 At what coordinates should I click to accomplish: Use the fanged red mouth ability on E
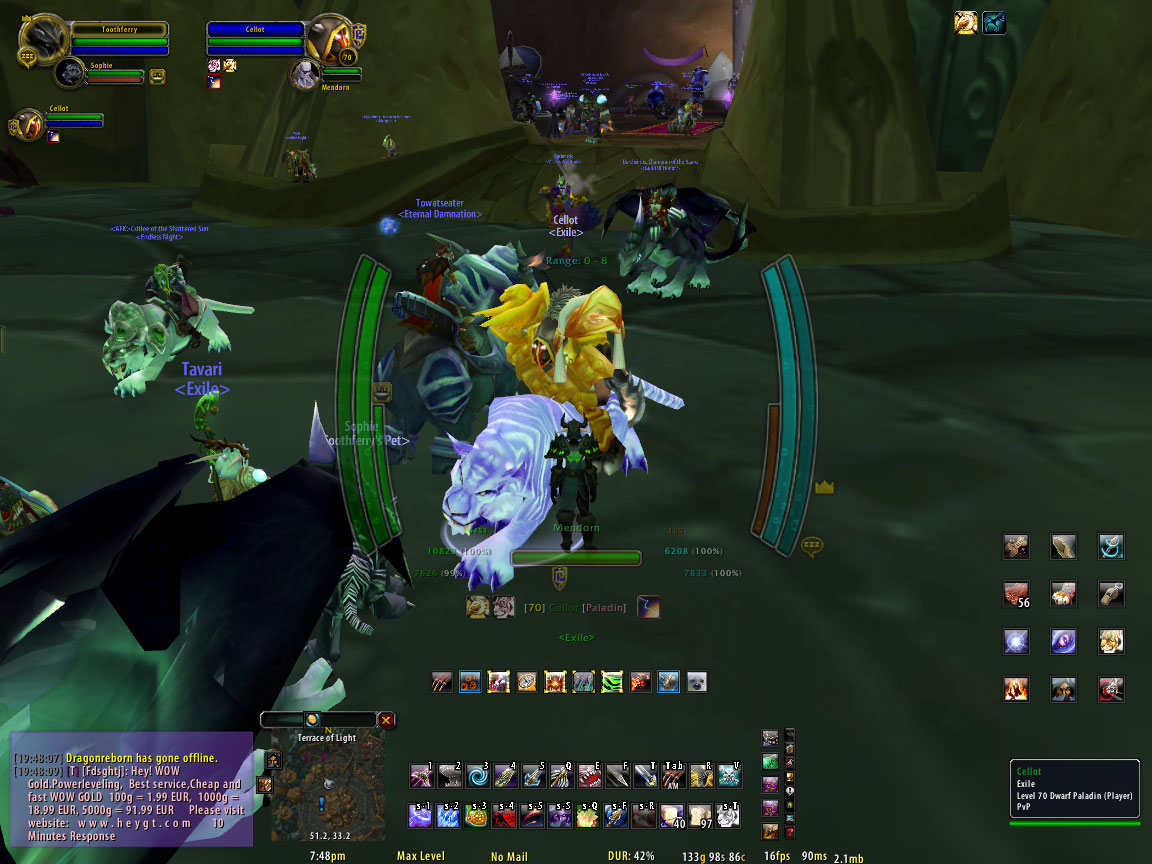click(589, 776)
